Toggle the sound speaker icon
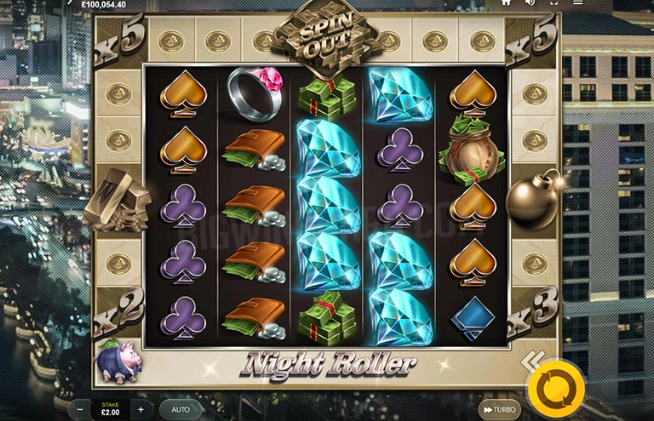654x421 pixels. coord(531,3)
